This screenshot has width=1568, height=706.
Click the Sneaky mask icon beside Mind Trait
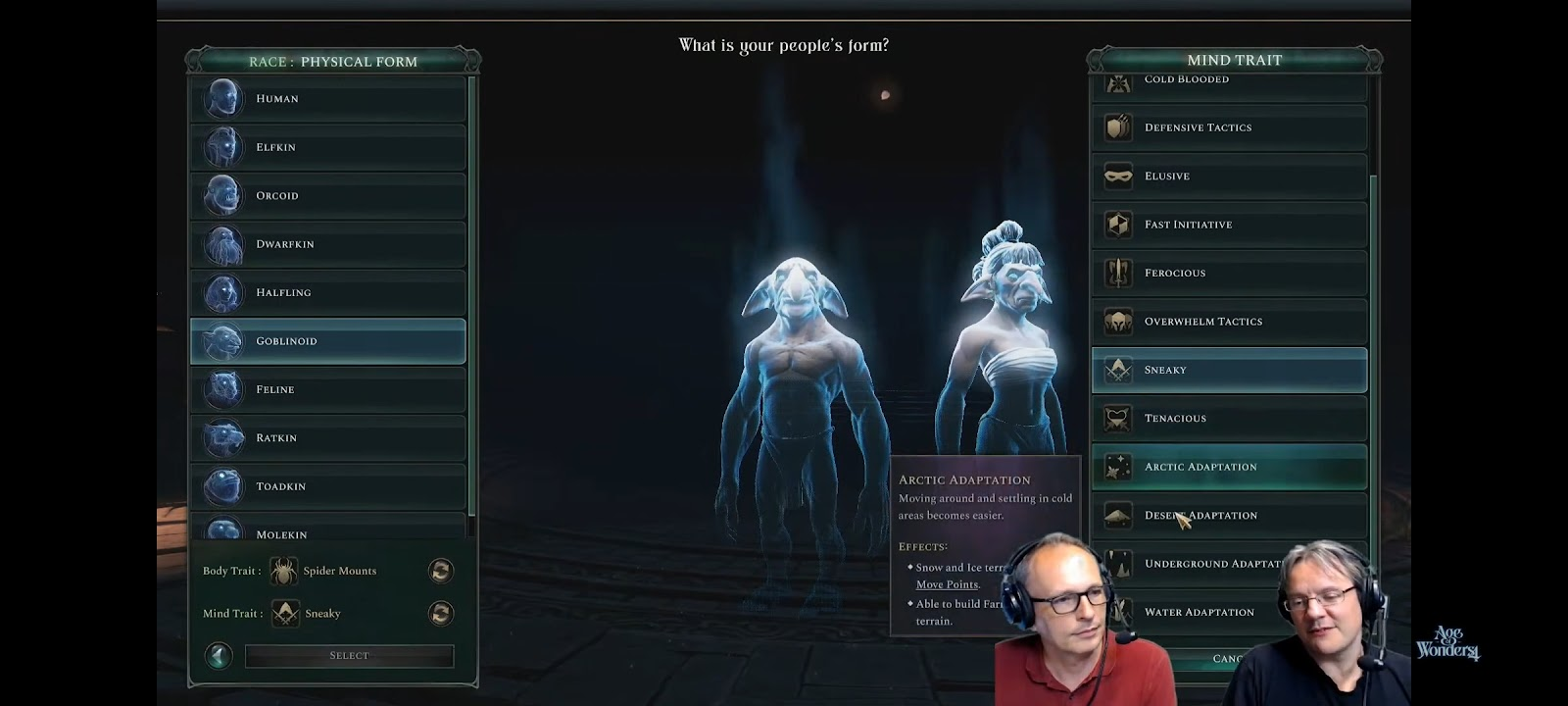[283, 613]
